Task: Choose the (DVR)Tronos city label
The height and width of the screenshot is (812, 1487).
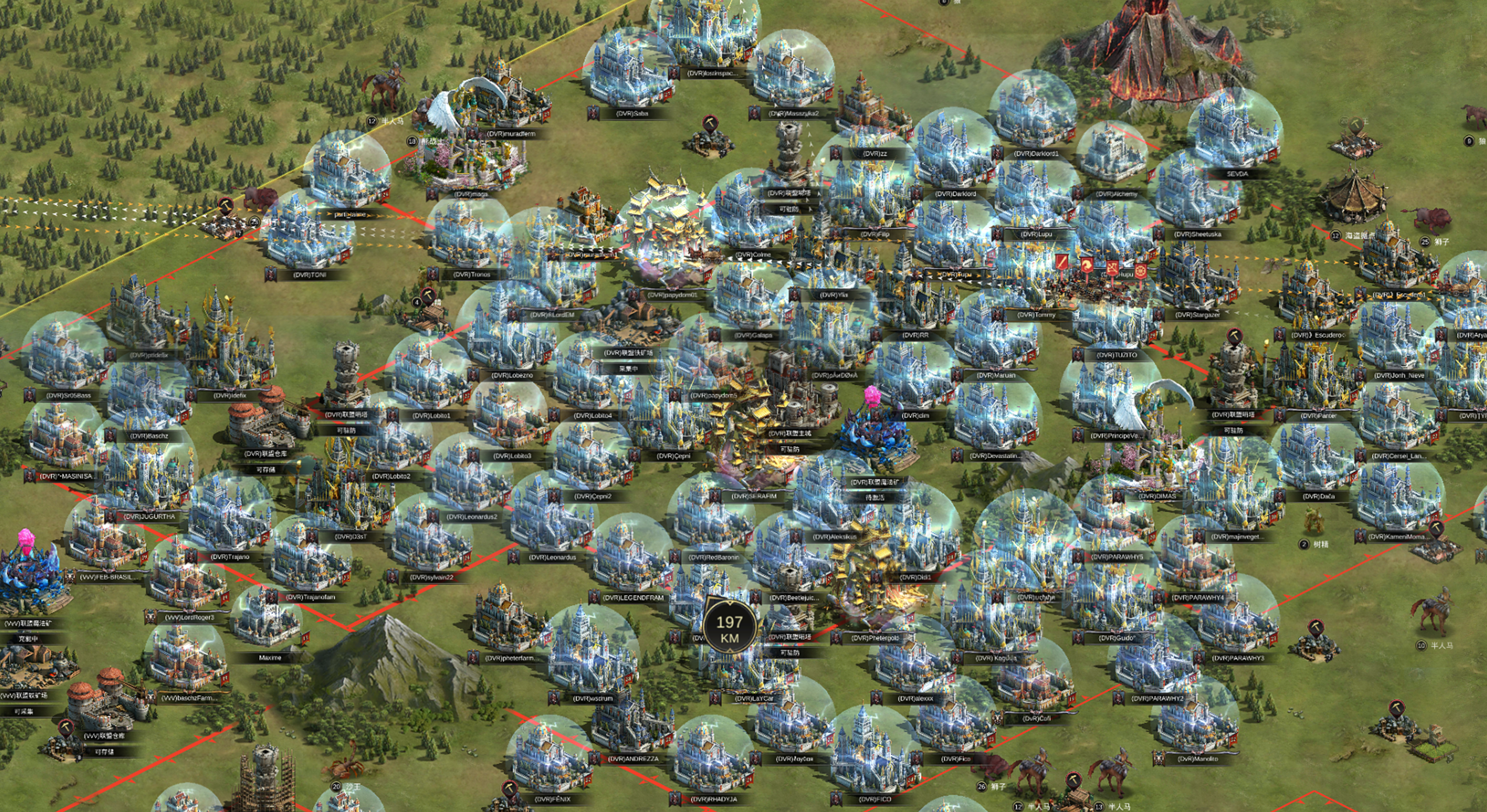Action: [471, 275]
